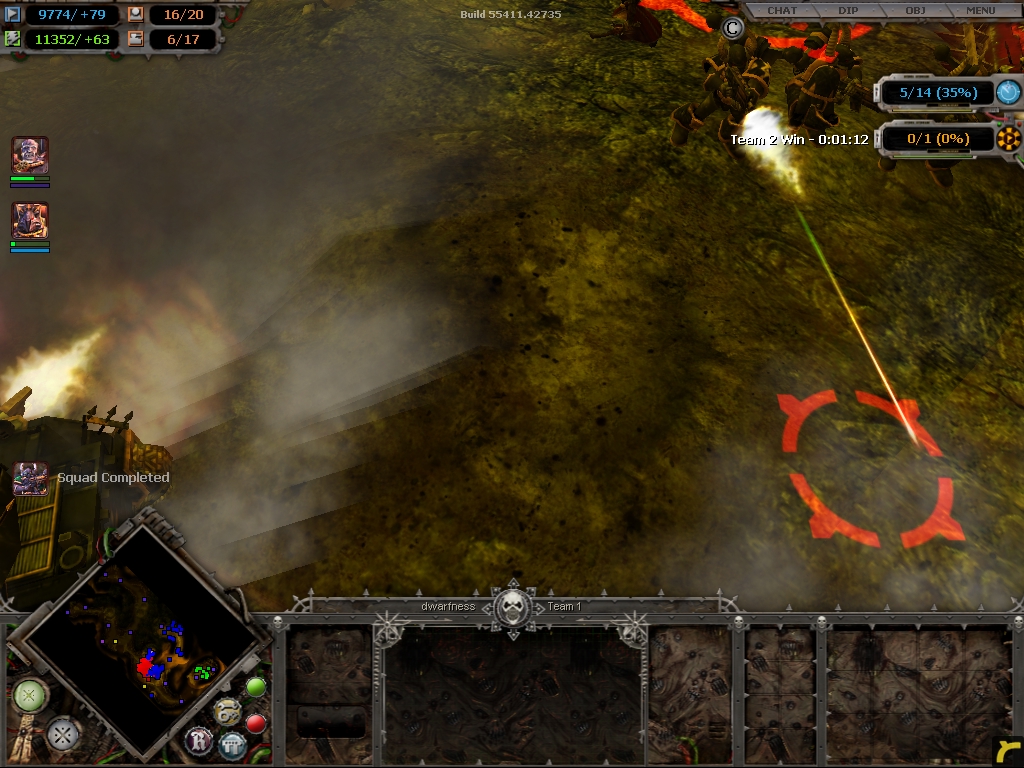Screen dimensions: 1024x768
Task: Click the round C button above the units
Action: [x=733, y=28]
